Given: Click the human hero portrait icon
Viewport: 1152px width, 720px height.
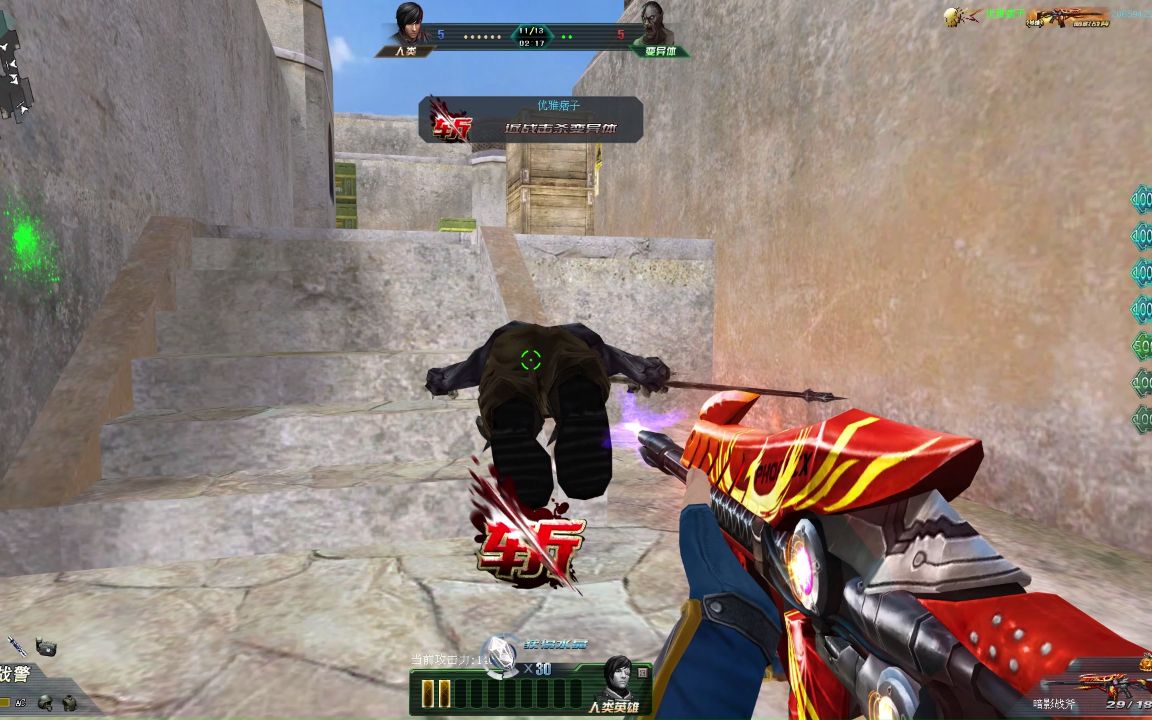Looking at the screenshot, I should pos(614,677).
